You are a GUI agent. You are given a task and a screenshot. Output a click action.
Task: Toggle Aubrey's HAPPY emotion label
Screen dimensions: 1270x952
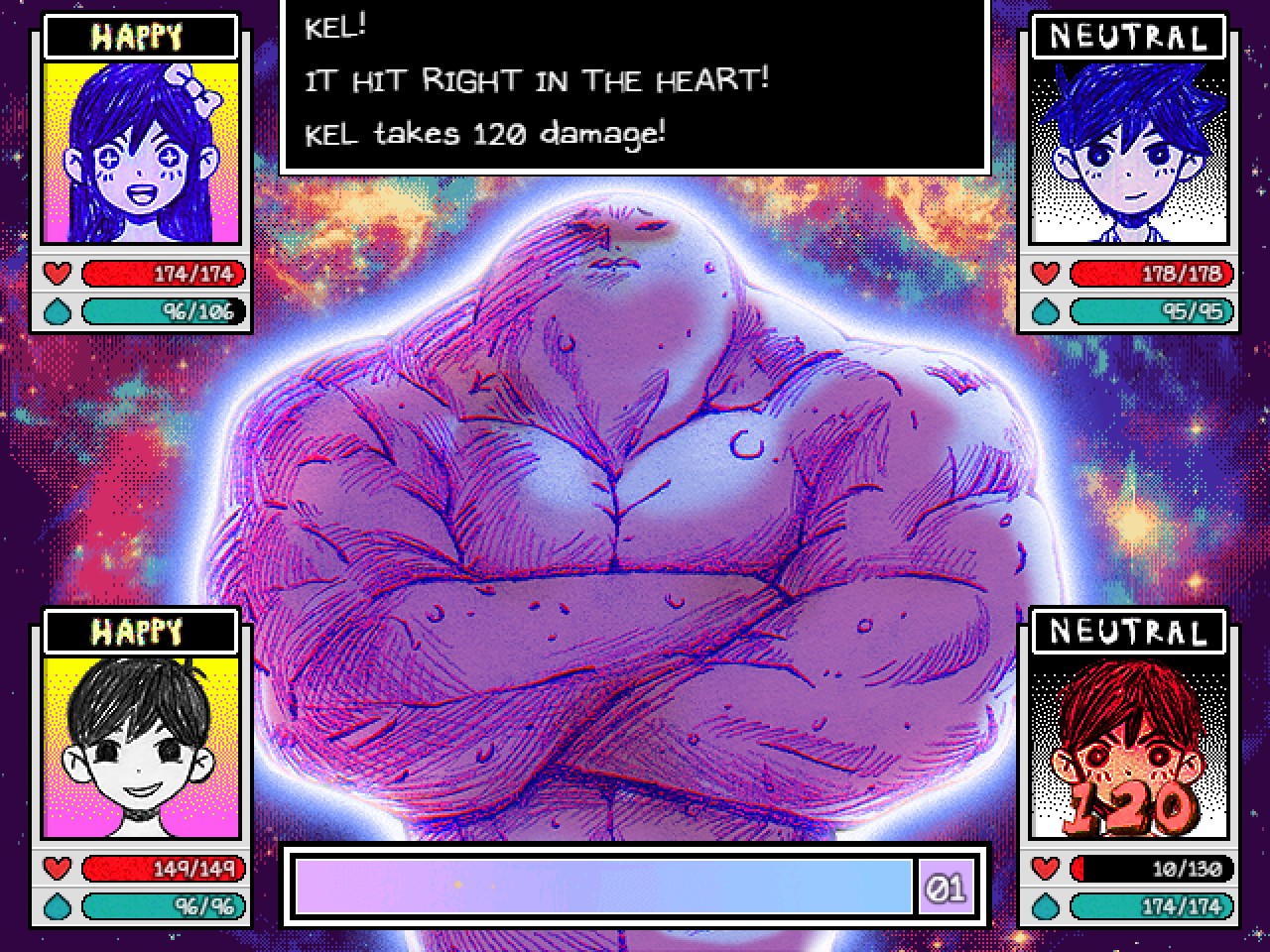click(139, 36)
